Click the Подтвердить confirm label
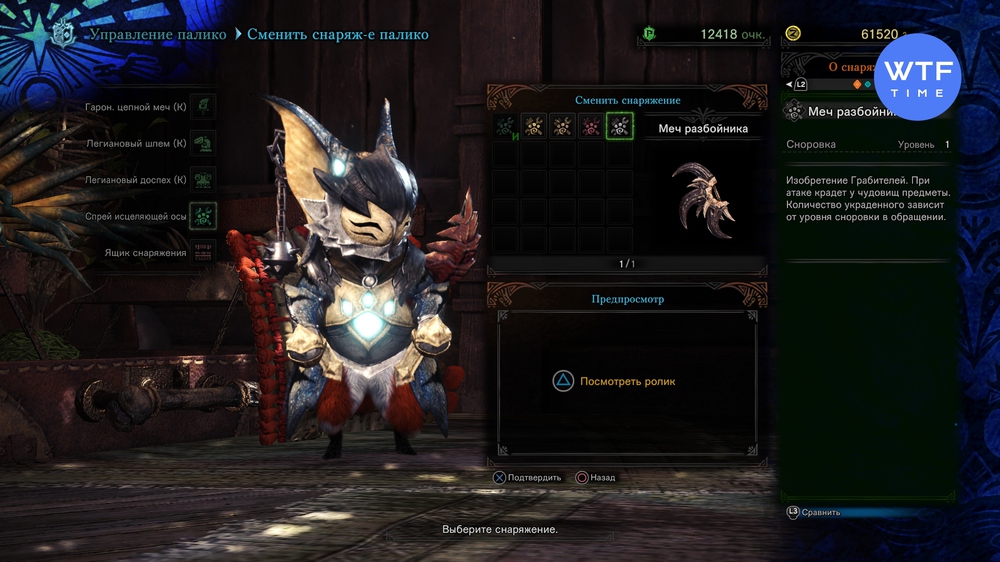1000x562 pixels. 534,478
